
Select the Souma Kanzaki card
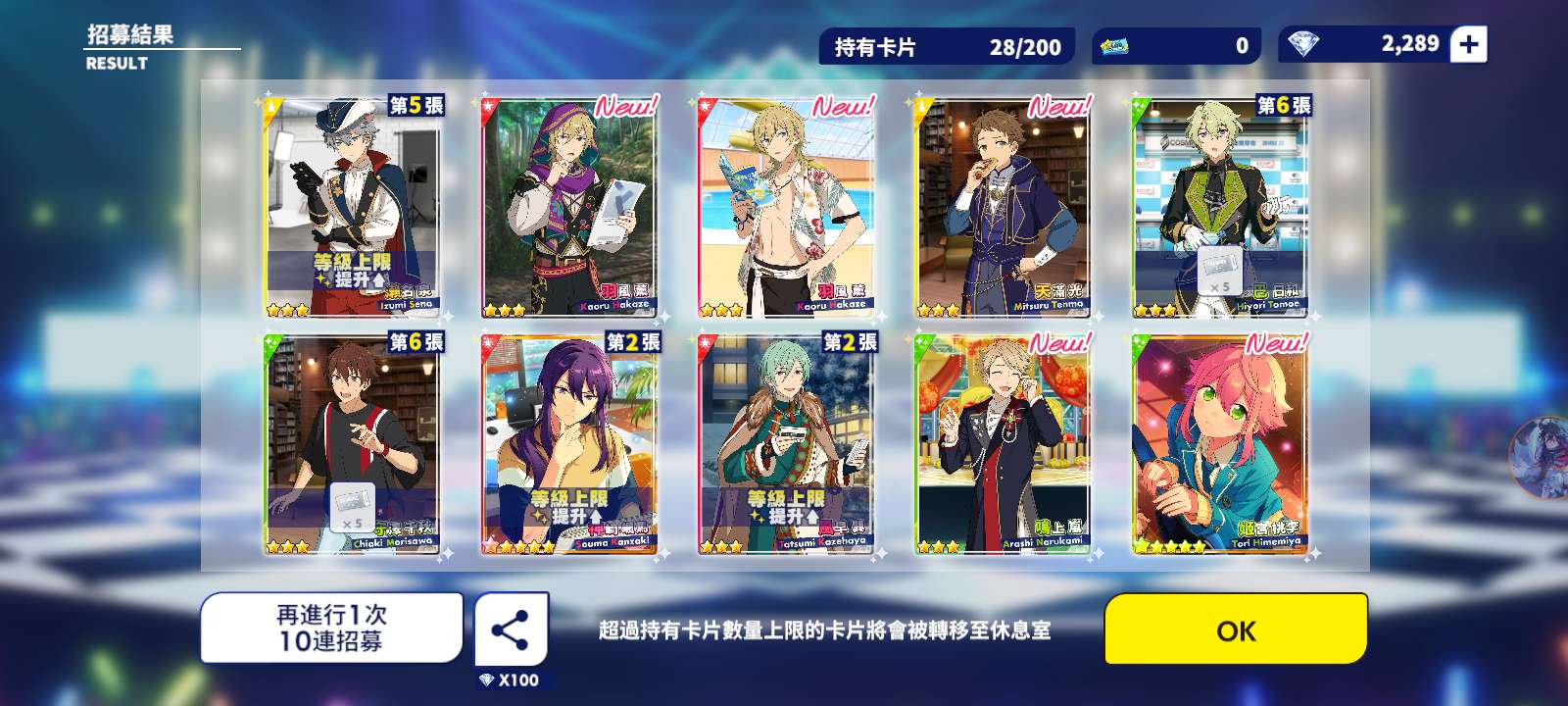[569, 444]
